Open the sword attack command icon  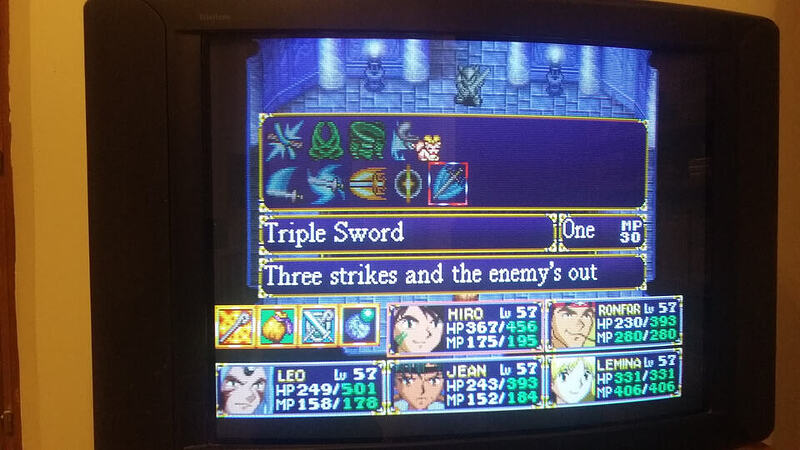[x=236, y=326]
